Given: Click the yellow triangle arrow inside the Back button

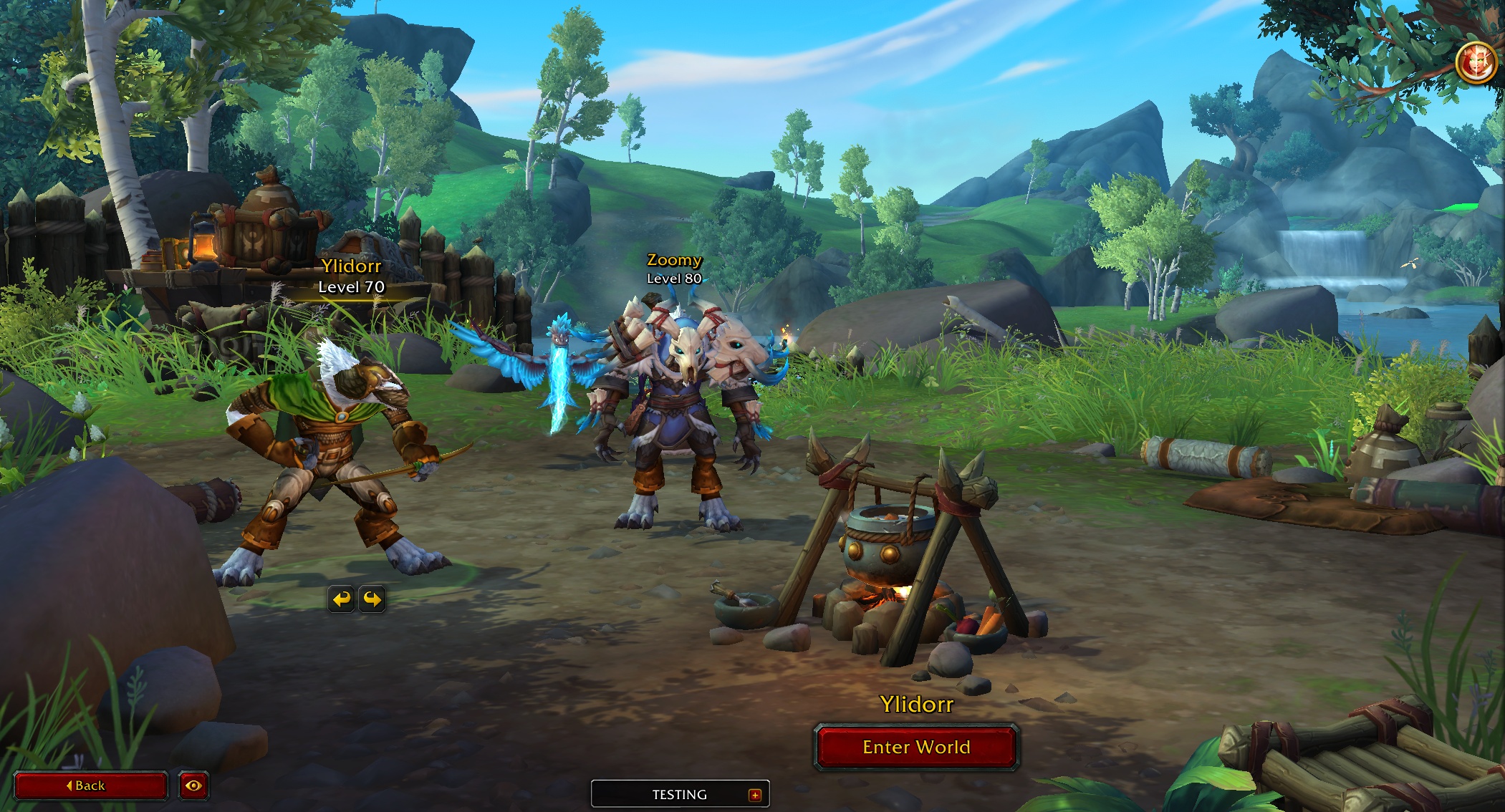Looking at the screenshot, I should tap(69, 786).
